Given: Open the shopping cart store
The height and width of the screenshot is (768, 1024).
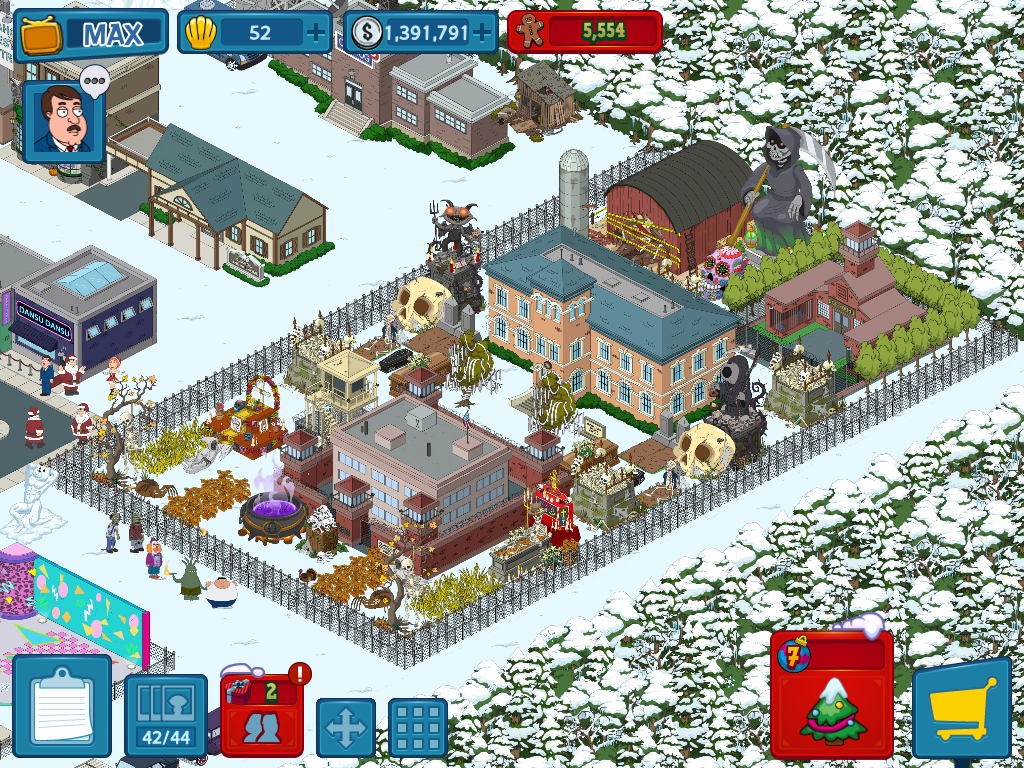Looking at the screenshot, I should point(962,709).
